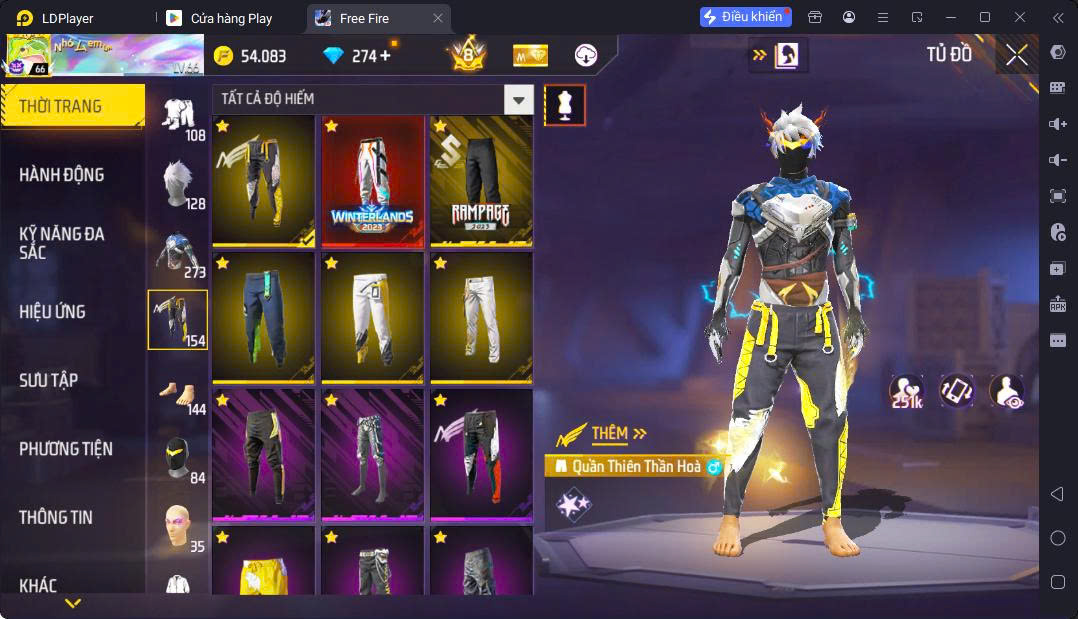Add diamonds with the plus button
This screenshot has height=619, width=1078.
point(385,56)
